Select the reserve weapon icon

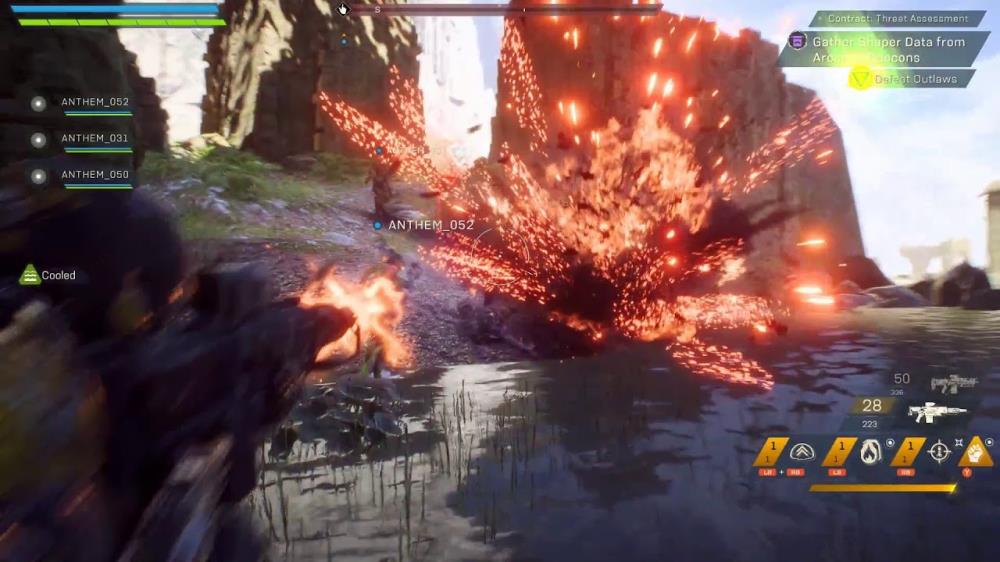[x=953, y=383]
